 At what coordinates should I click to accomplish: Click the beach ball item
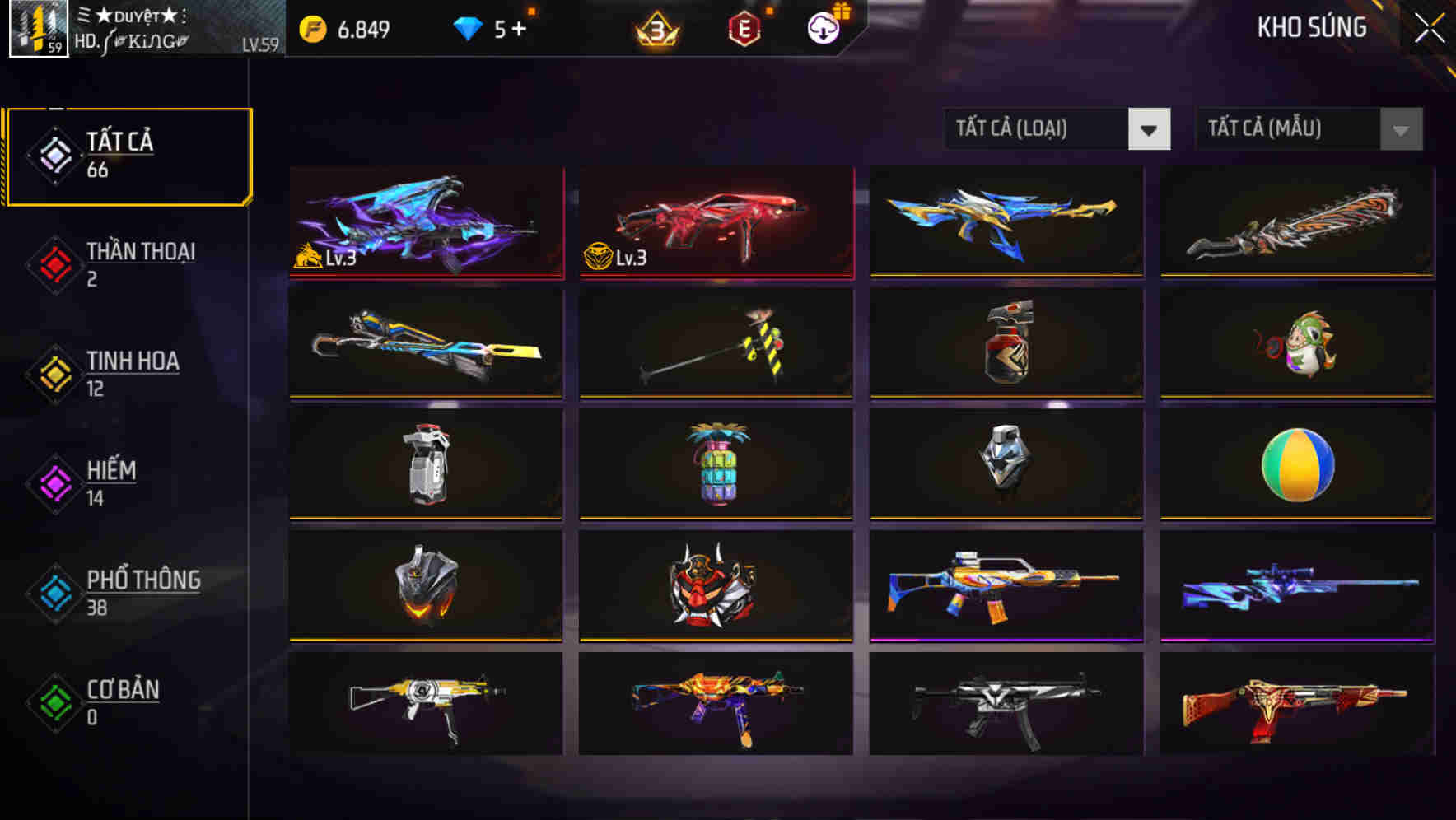click(x=1297, y=465)
